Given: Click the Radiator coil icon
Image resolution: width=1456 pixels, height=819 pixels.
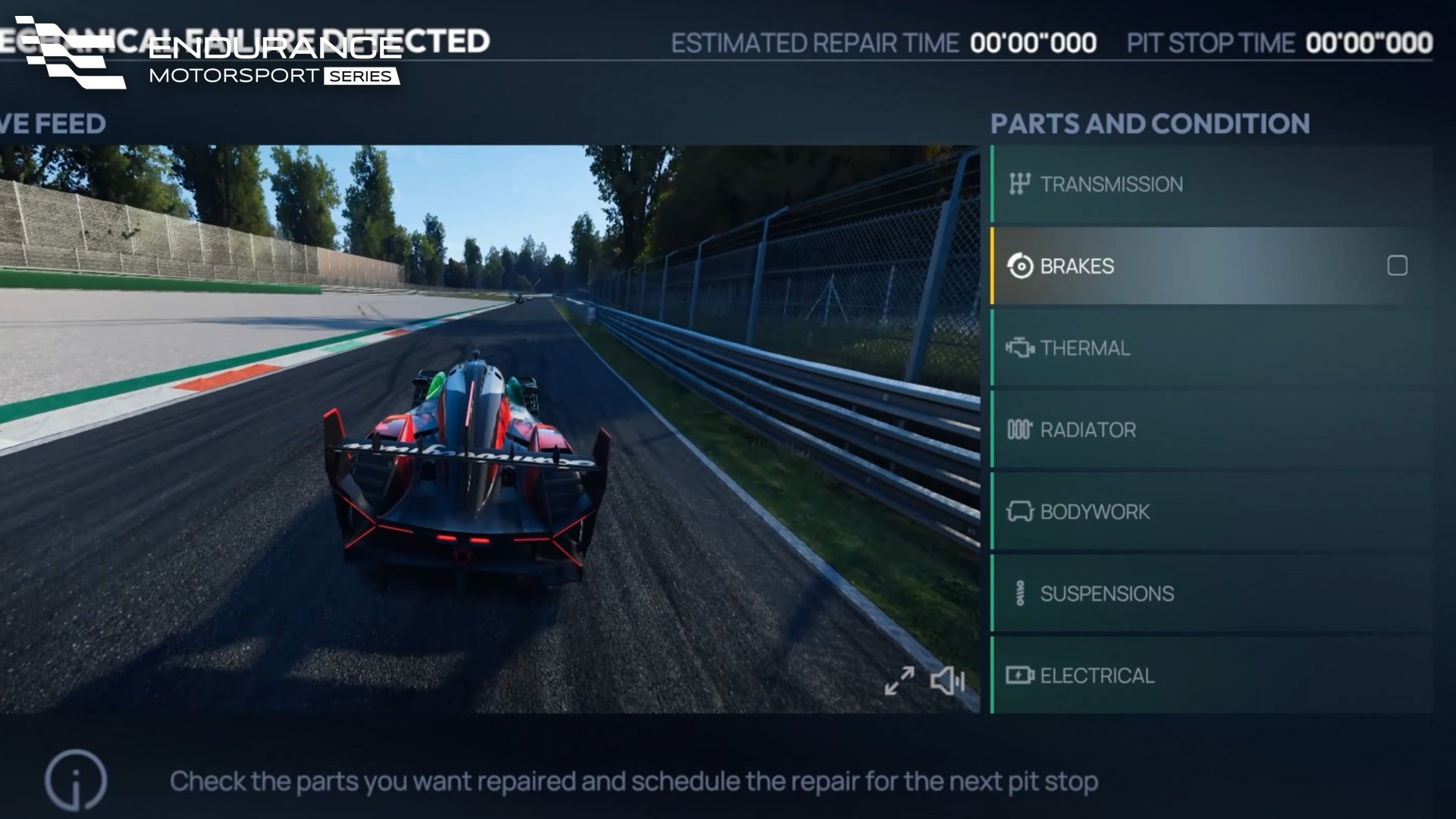Looking at the screenshot, I should [x=1020, y=430].
